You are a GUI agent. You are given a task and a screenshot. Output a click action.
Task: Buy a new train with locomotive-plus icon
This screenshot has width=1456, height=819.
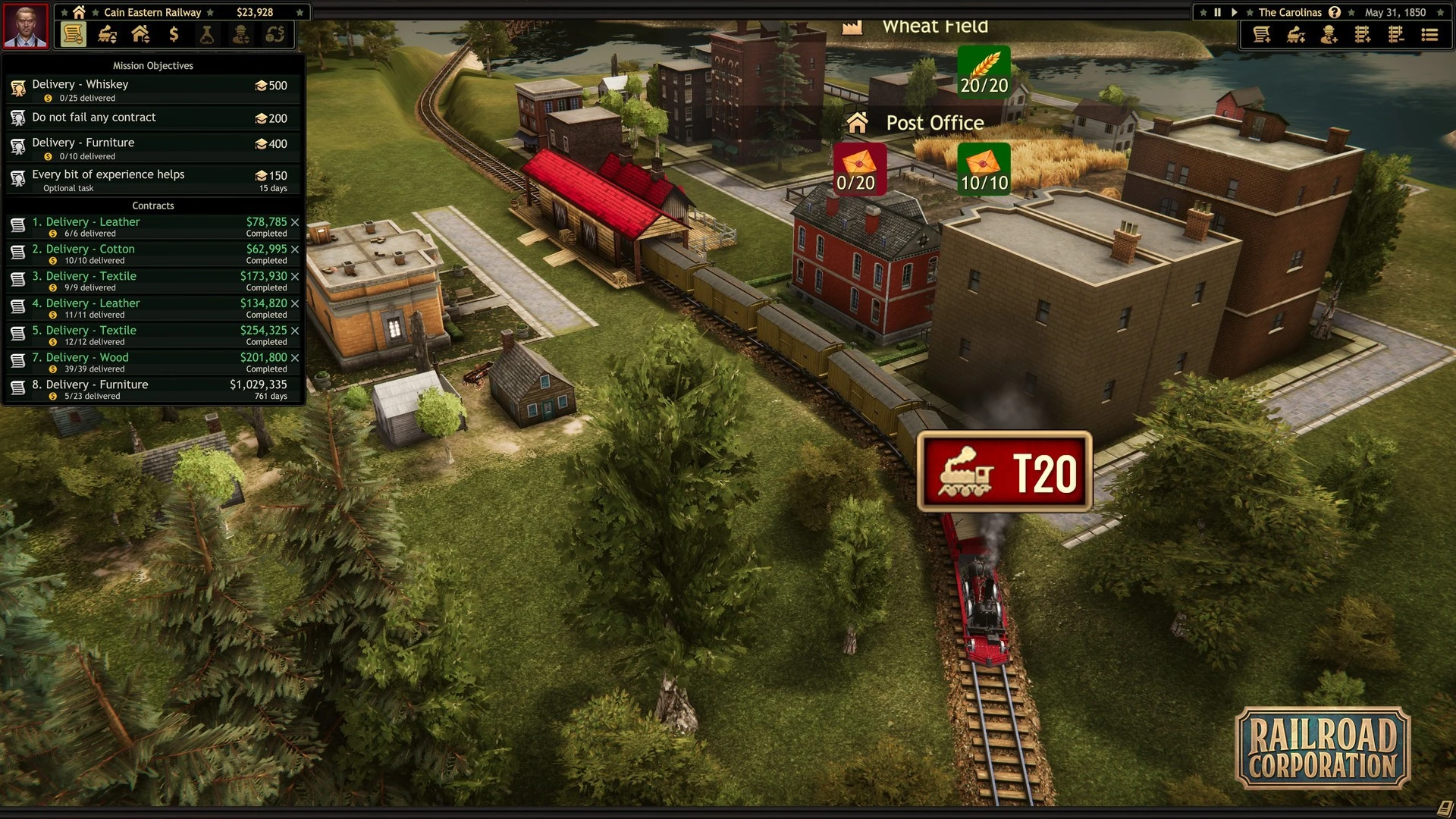1296,35
